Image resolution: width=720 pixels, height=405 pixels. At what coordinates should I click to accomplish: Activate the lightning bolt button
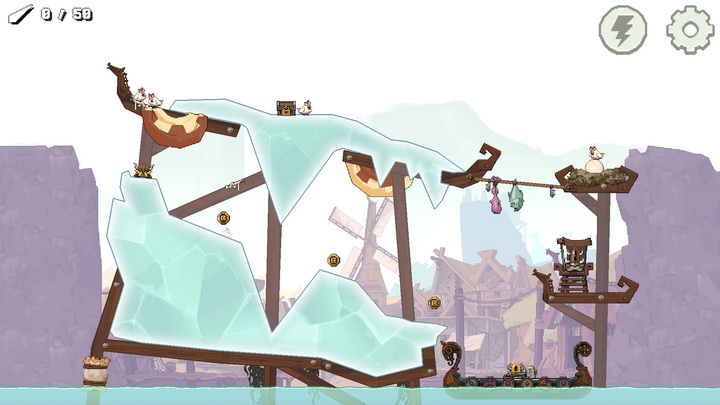(x=622, y=29)
